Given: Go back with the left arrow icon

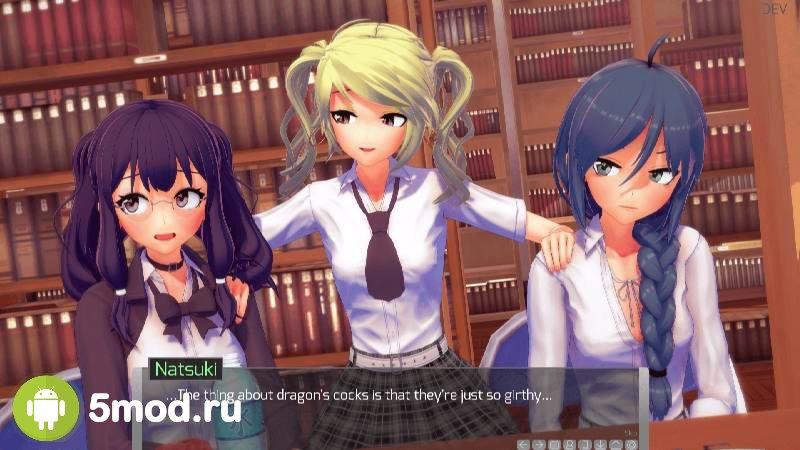Looking at the screenshot, I should pos(524,444).
